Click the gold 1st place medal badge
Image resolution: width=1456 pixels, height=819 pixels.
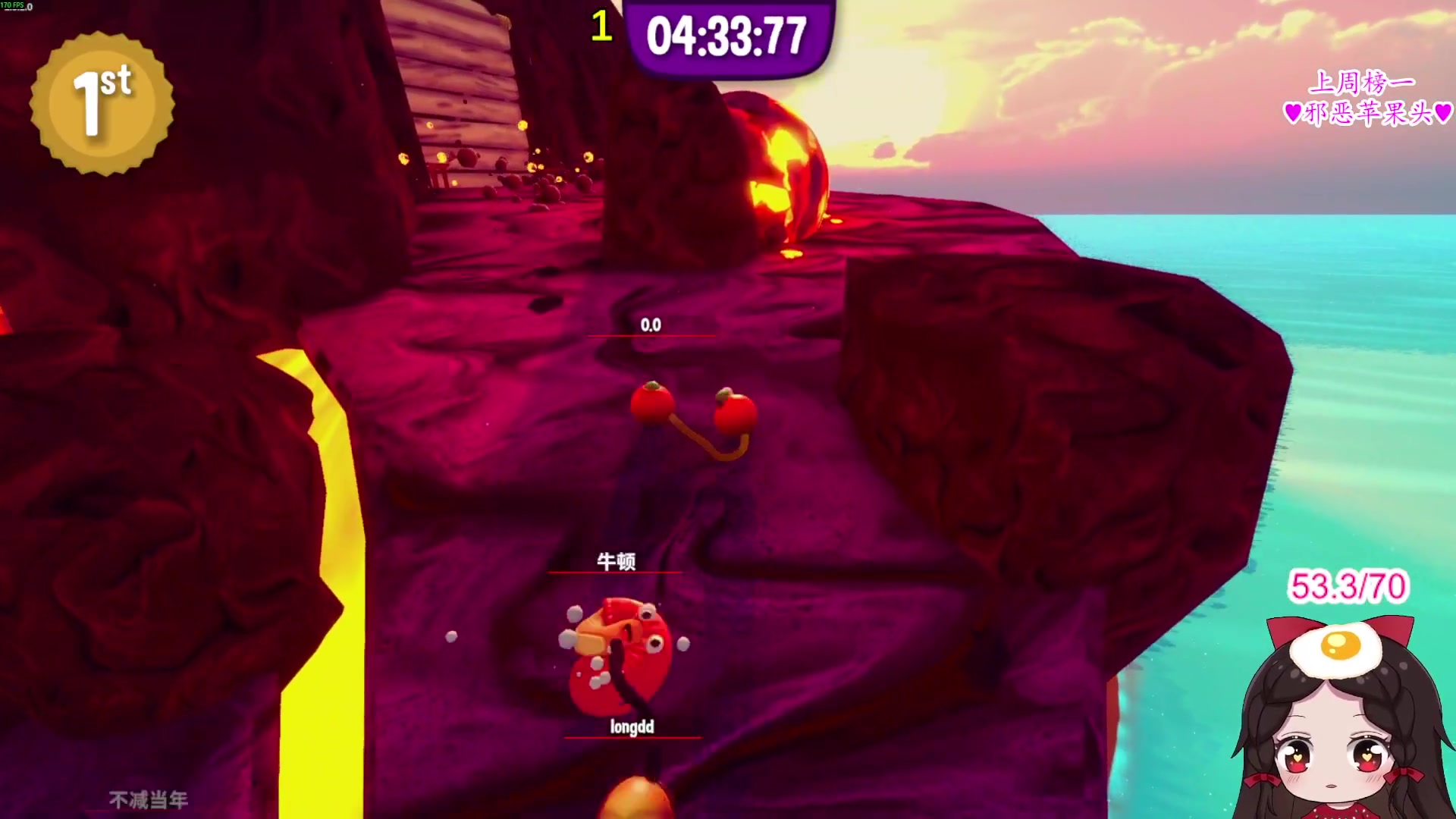coord(102,104)
